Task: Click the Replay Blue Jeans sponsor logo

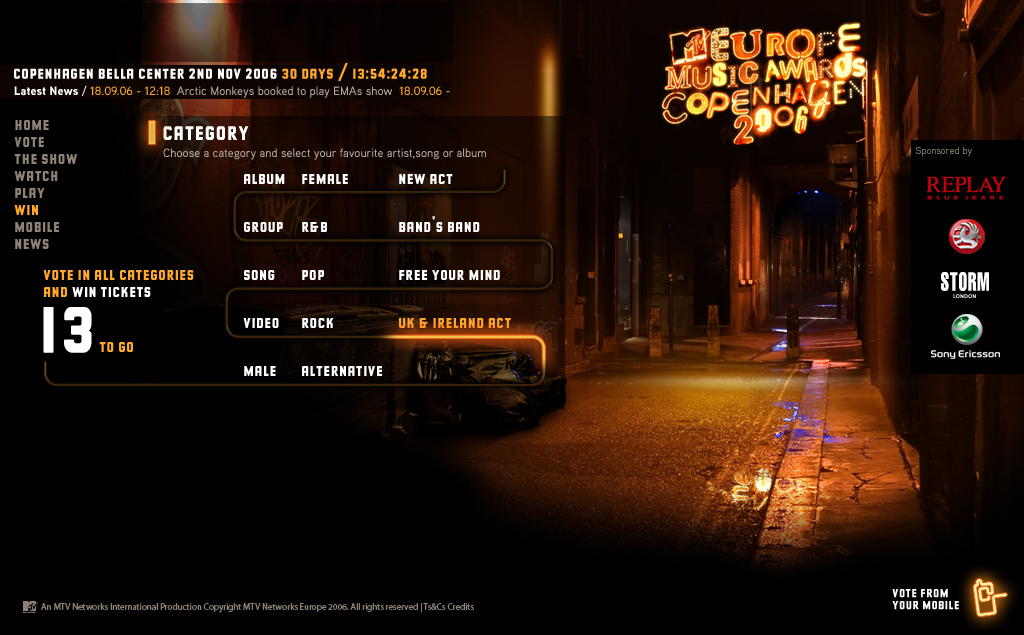Action: pyautogui.click(x=965, y=187)
